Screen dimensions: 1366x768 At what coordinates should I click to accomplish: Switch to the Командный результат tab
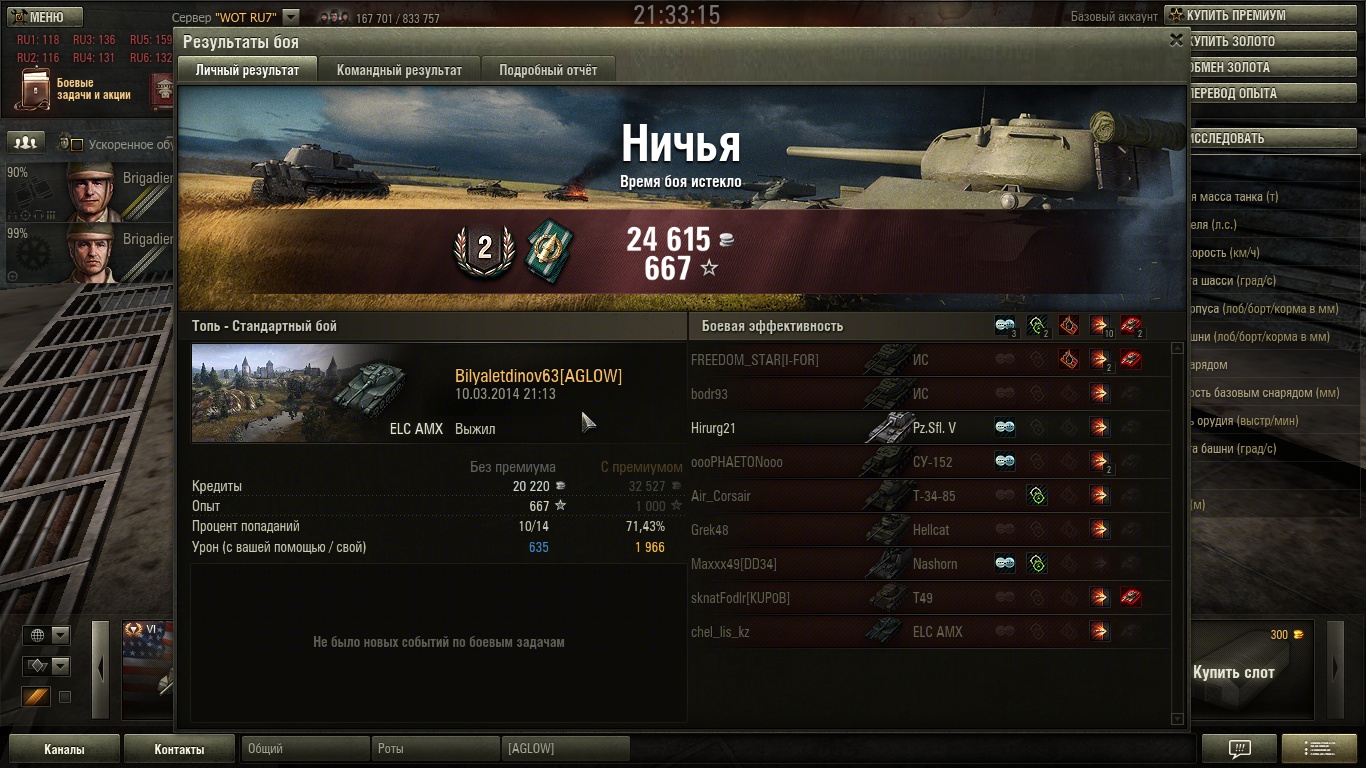coord(399,70)
